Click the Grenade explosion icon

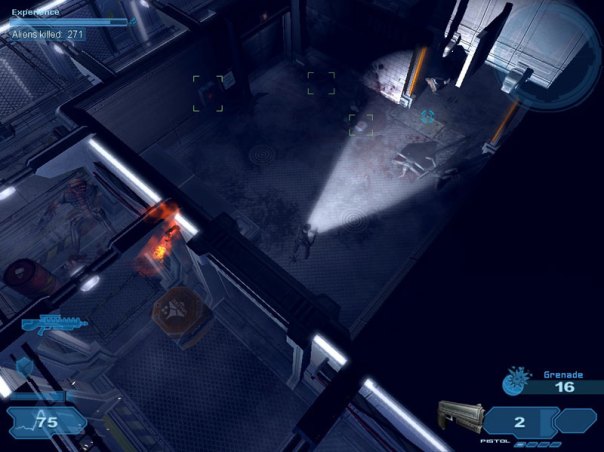[517, 380]
